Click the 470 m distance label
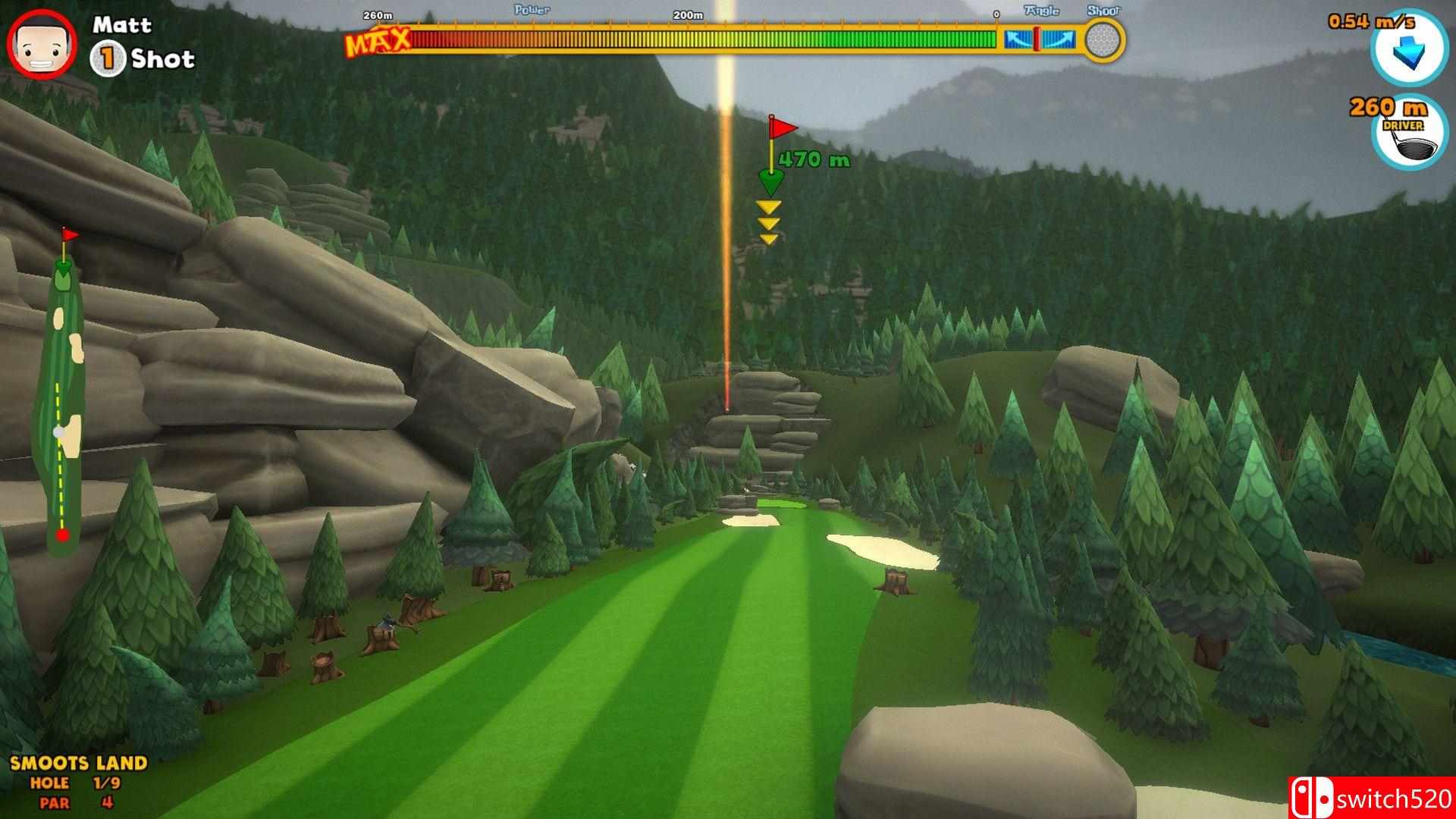 pyautogui.click(x=814, y=160)
